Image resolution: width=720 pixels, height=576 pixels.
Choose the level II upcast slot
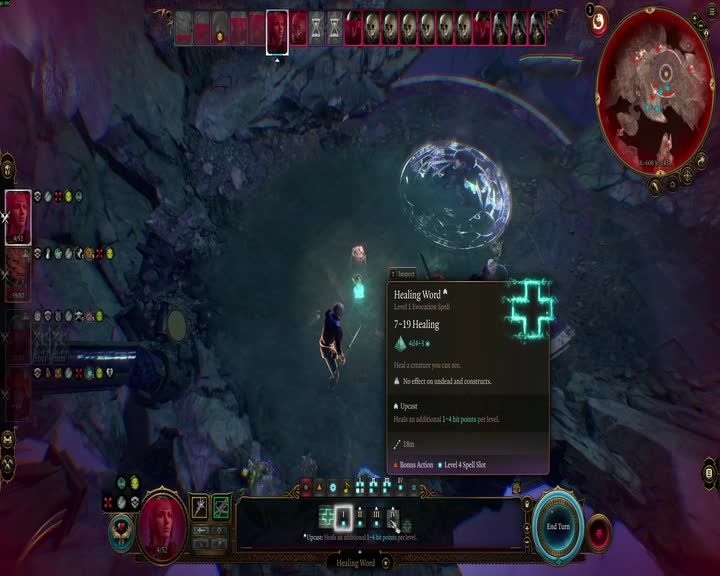tap(360, 517)
